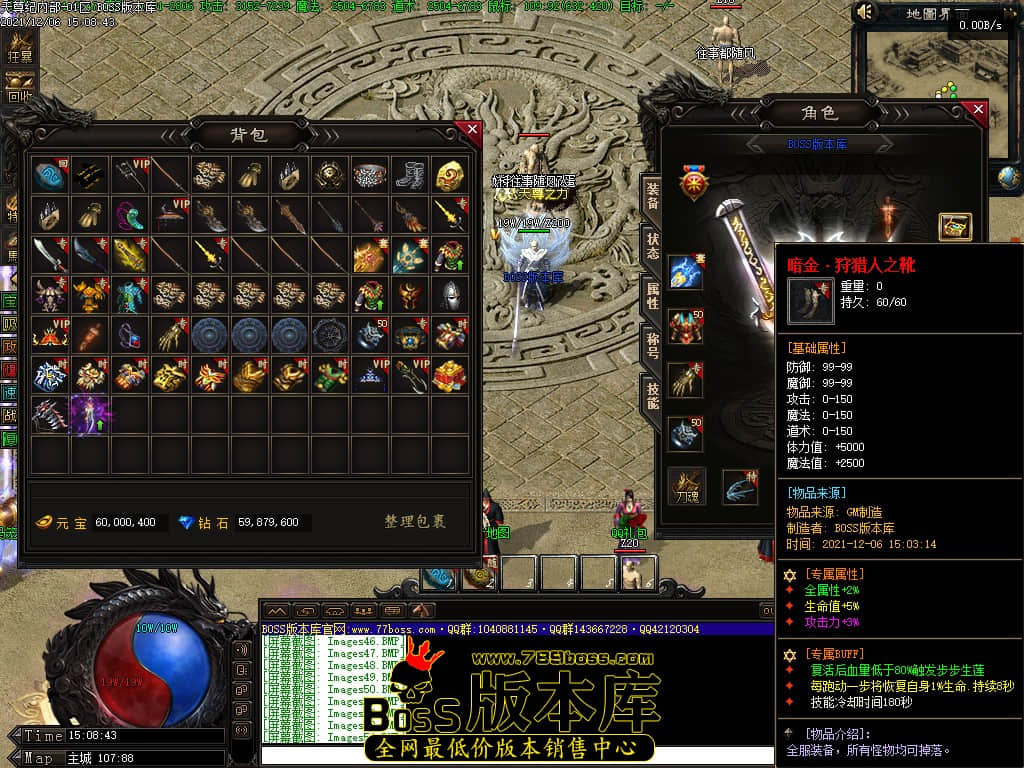This screenshot has width=1024, height=768.
Task: Select the 称号 title tab
Action: [x=651, y=346]
